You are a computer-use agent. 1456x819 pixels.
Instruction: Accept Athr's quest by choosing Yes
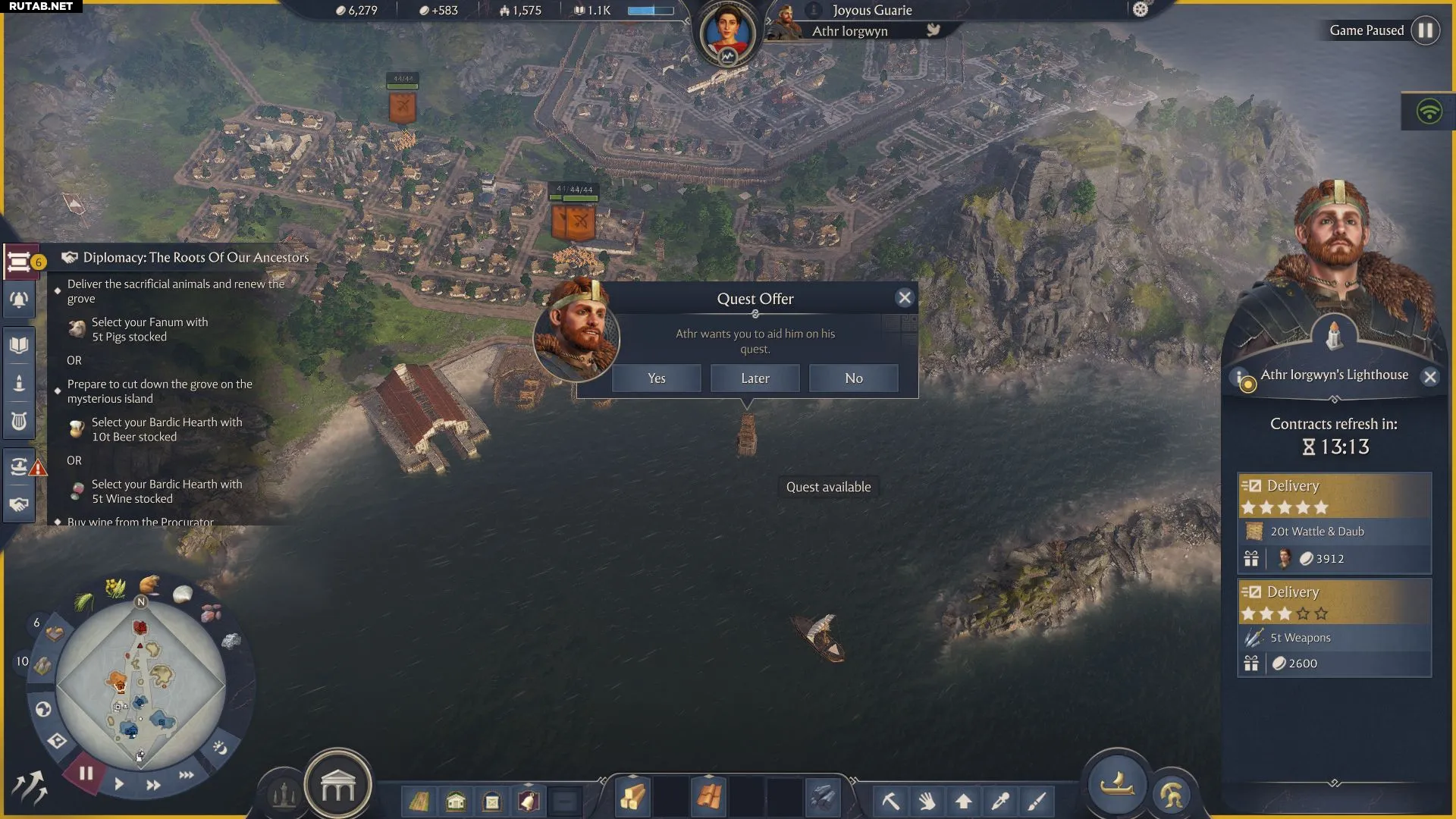tap(656, 378)
